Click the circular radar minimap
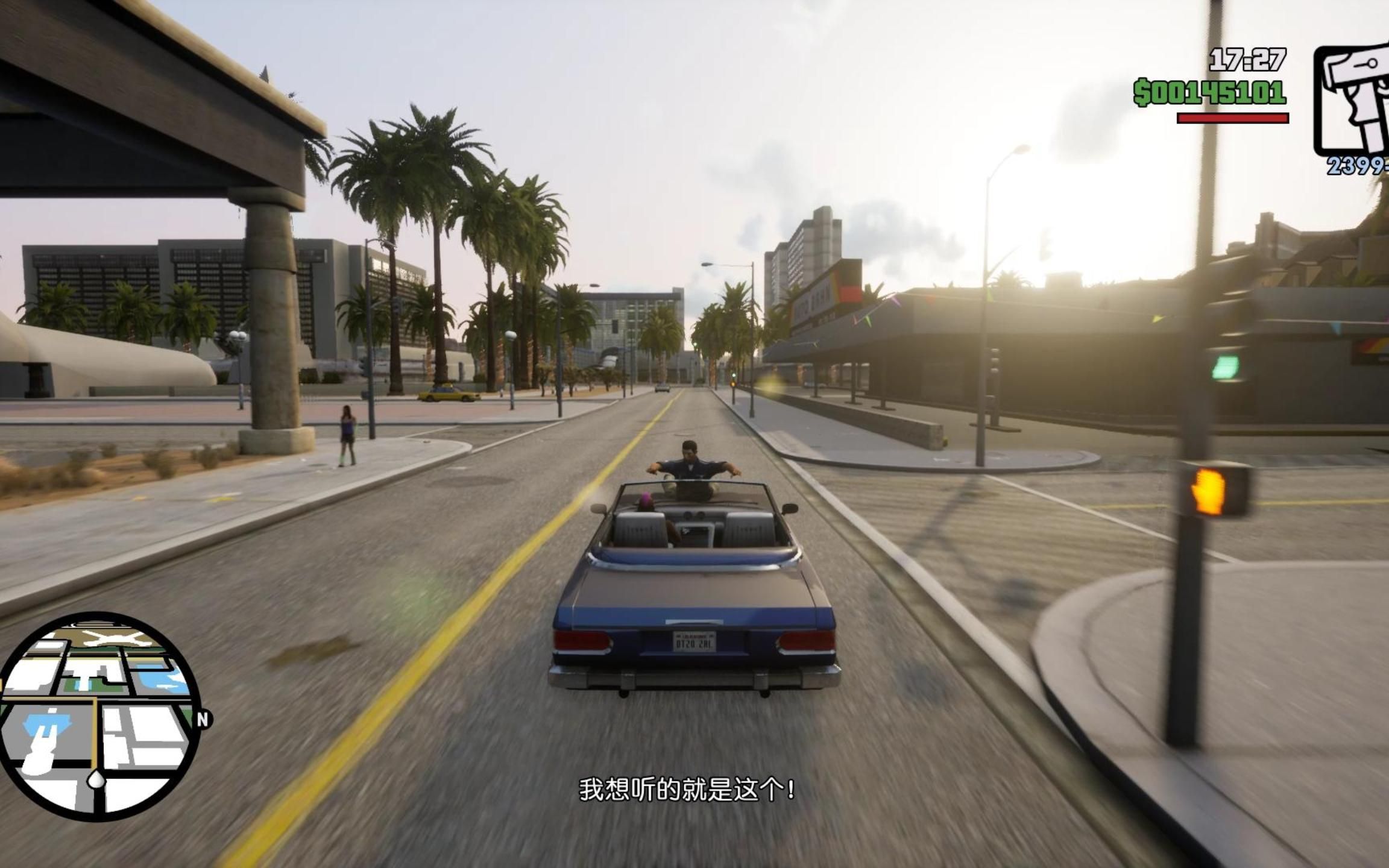Image resolution: width=1389 pixels, height=868 pixels. [99, 717]
